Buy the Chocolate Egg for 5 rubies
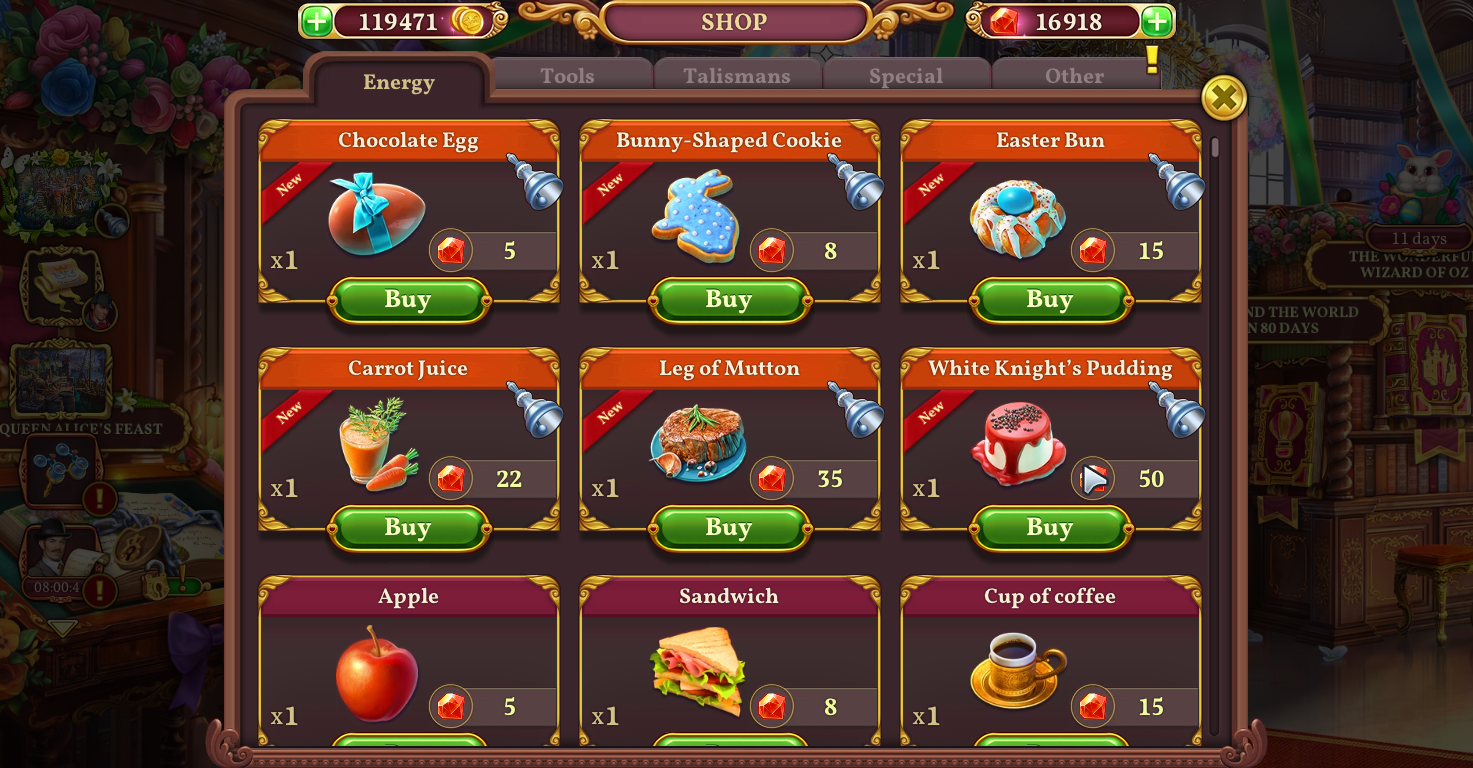 pos(408,300)
